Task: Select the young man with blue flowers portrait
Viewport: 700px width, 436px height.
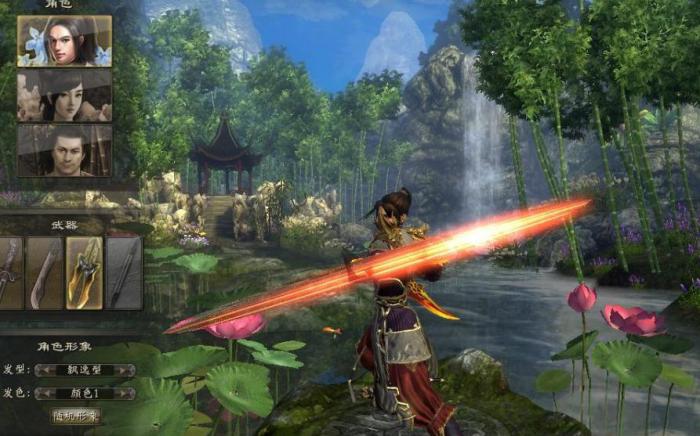Action: point(64,41)
